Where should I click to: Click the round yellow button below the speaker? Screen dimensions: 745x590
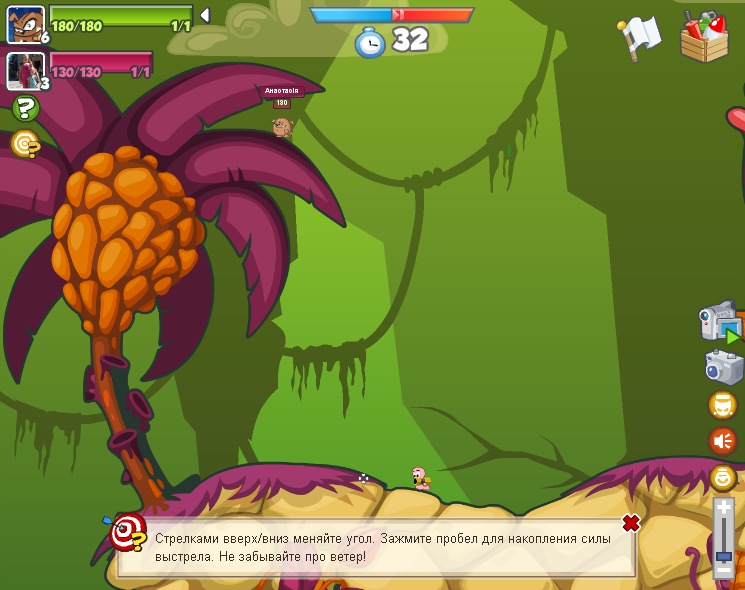pos(722,477)
